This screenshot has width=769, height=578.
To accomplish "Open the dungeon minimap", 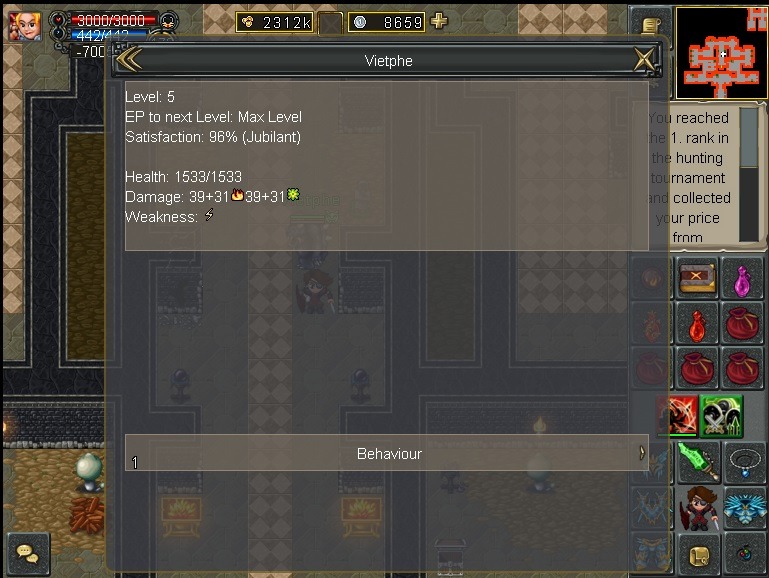I will 721,50.
